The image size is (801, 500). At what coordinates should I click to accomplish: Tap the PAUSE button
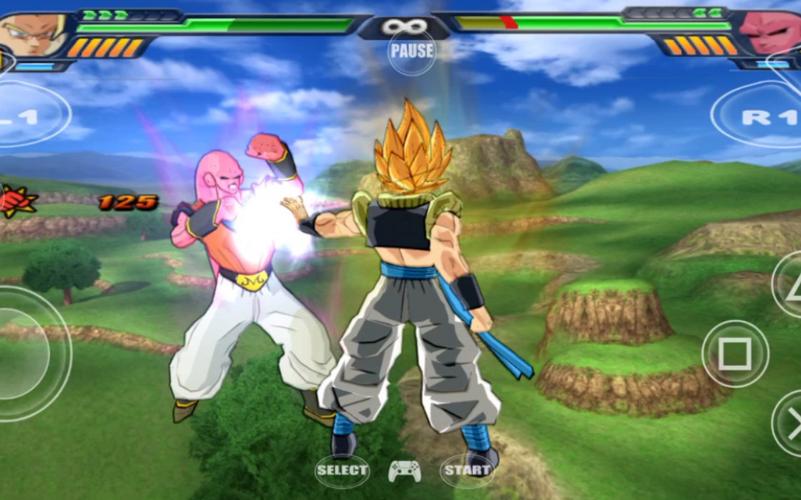coord(412,50)
